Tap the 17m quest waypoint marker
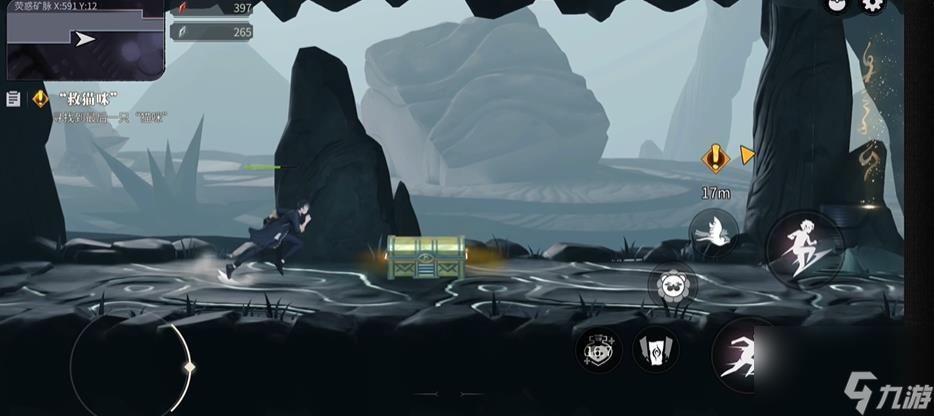Image resolution: width=934 pixels, height=416 pixels. (x=715, y=157)
